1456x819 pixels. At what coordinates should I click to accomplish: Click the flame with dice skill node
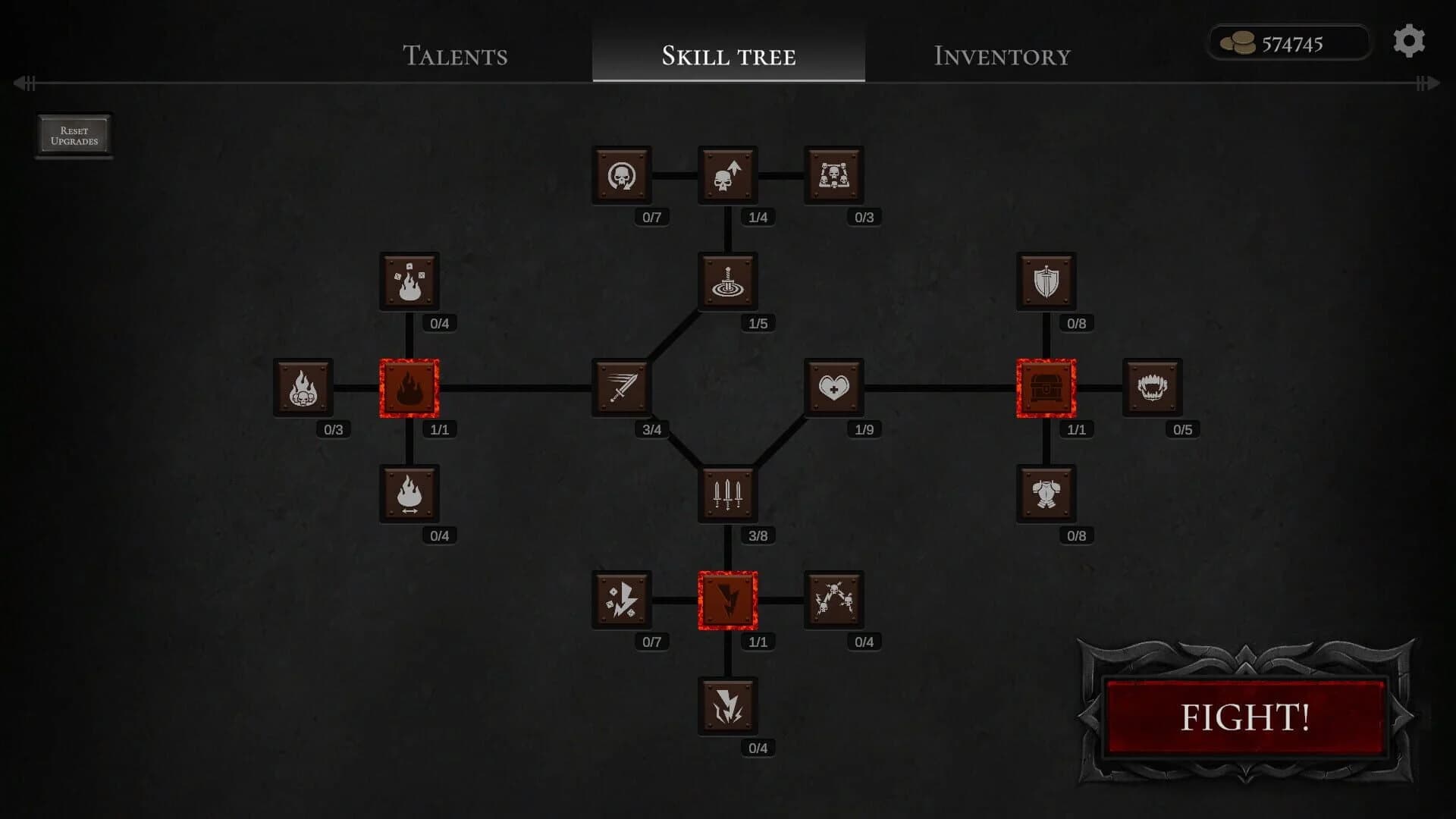coord(409,281)
